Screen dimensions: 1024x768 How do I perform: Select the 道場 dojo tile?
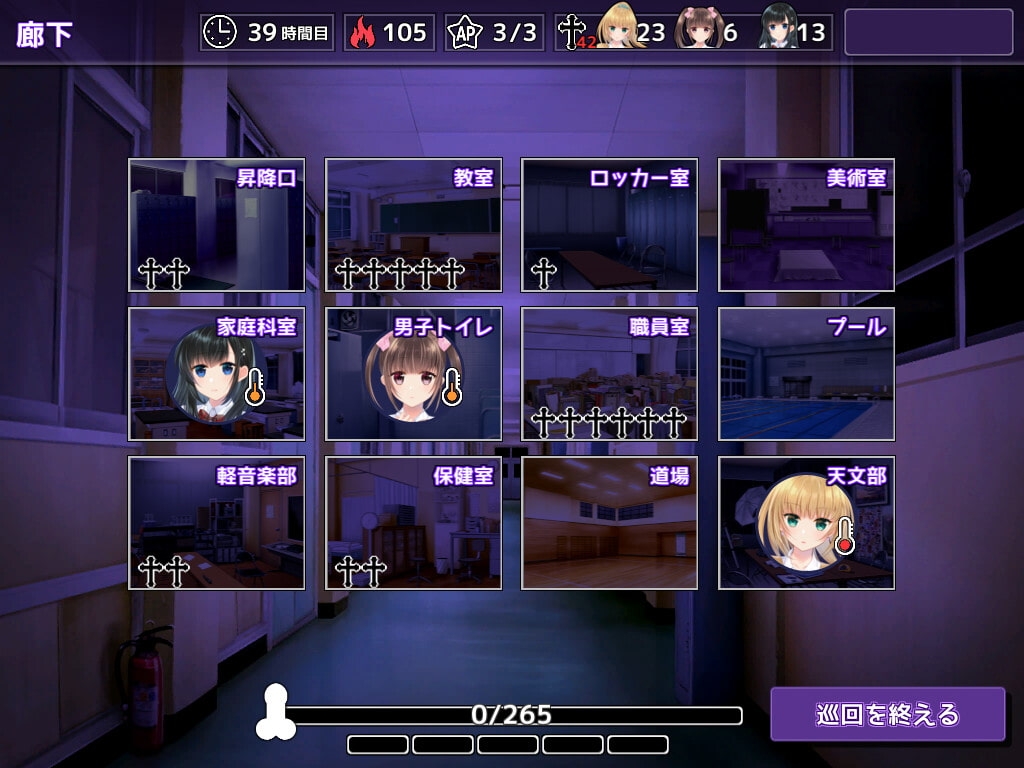[609, 523]
